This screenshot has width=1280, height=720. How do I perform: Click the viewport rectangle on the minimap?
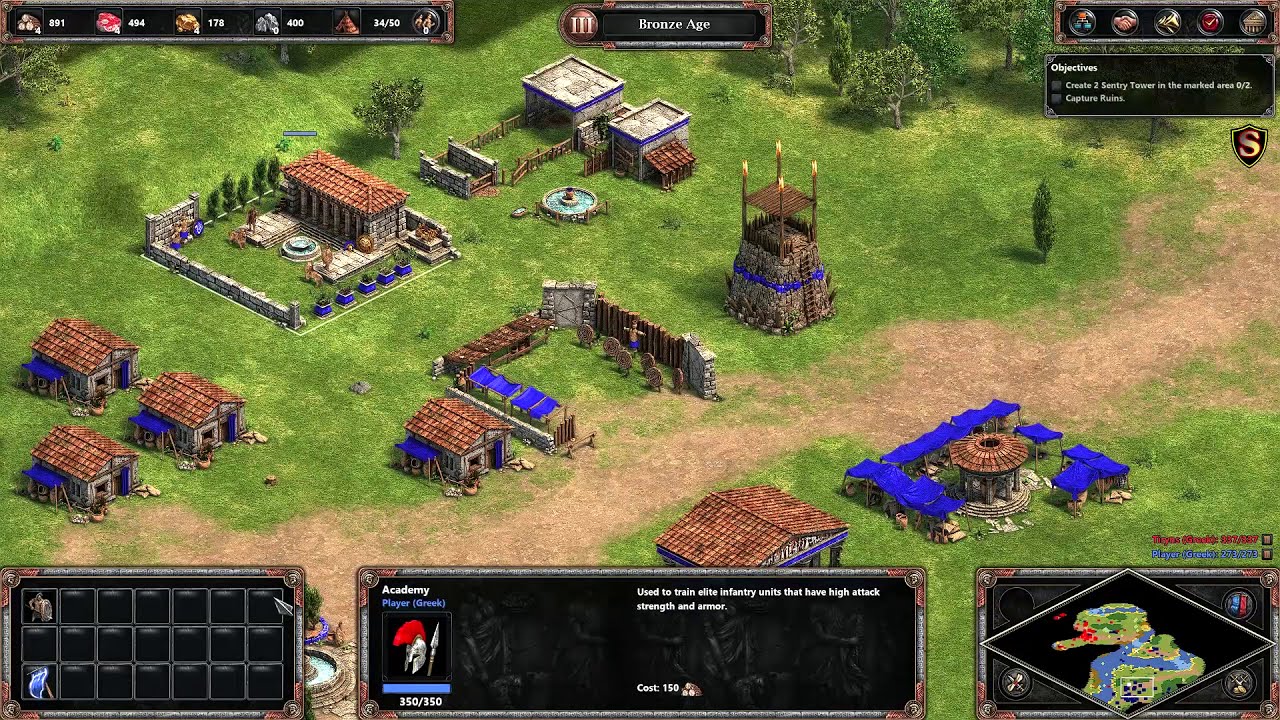click(1137, 687)
